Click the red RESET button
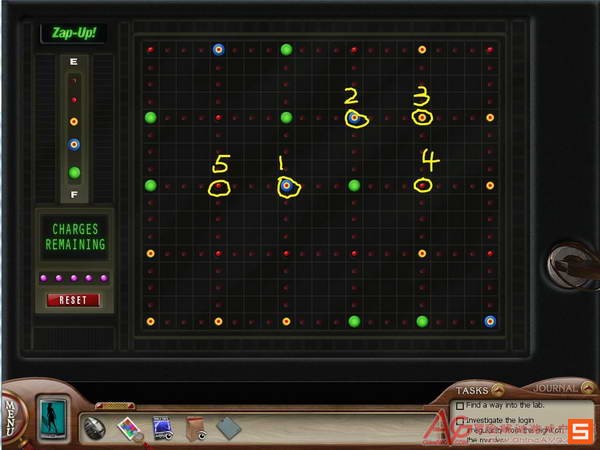This screenshot has height=450, width=600. coord(73,300)
